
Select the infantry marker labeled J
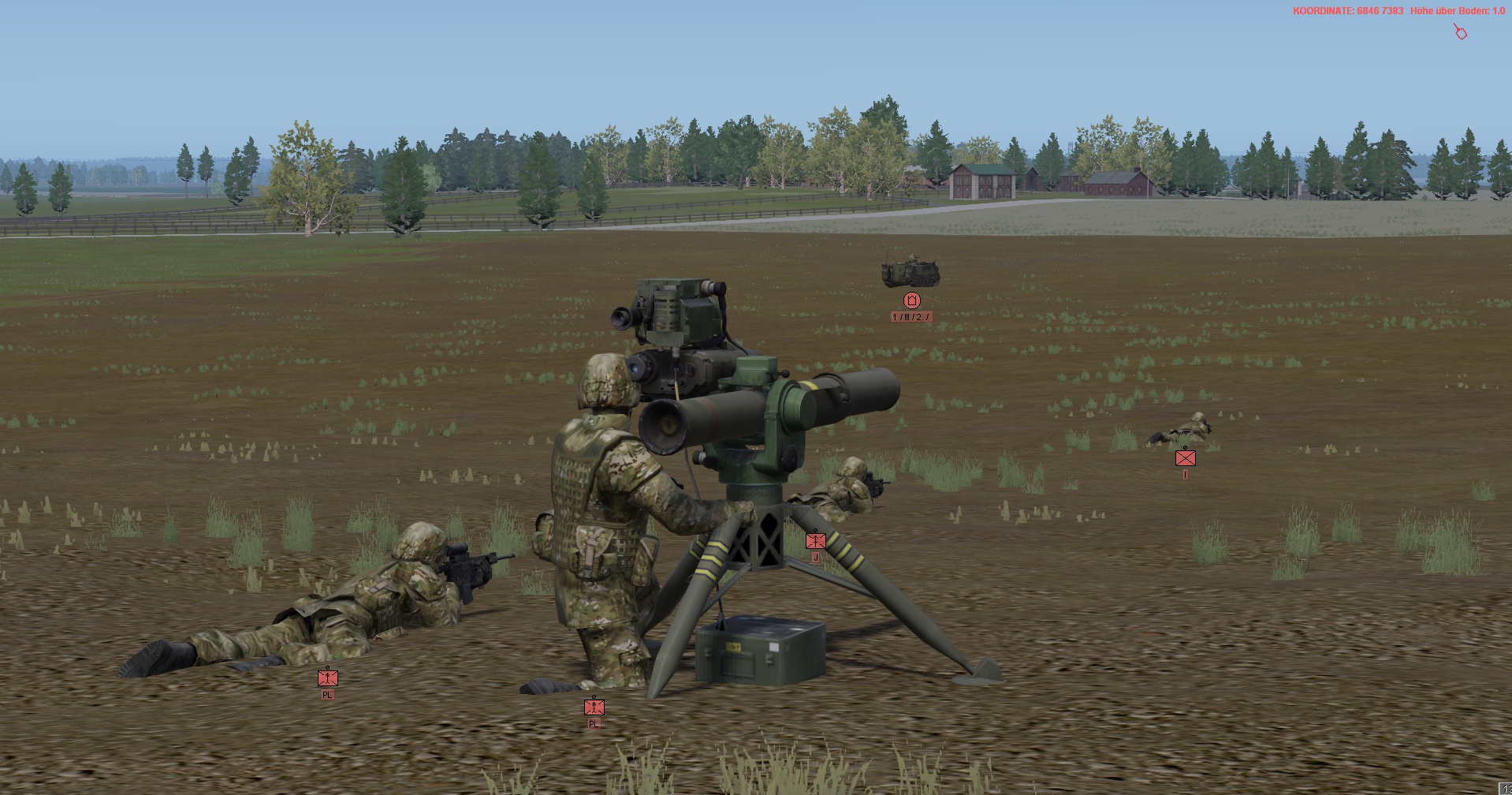tap(815, 541)
